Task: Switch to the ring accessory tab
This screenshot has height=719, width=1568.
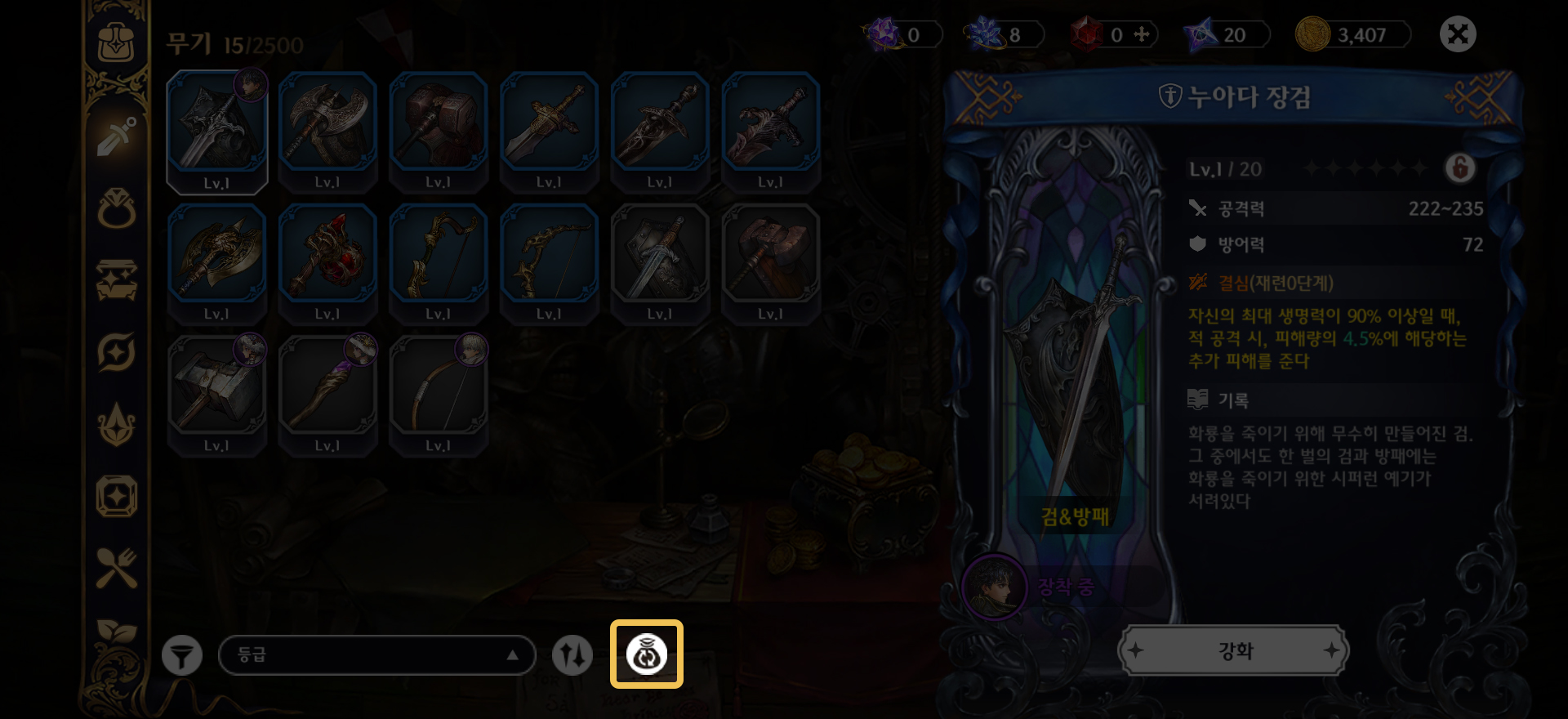Action: pos(117,209)
